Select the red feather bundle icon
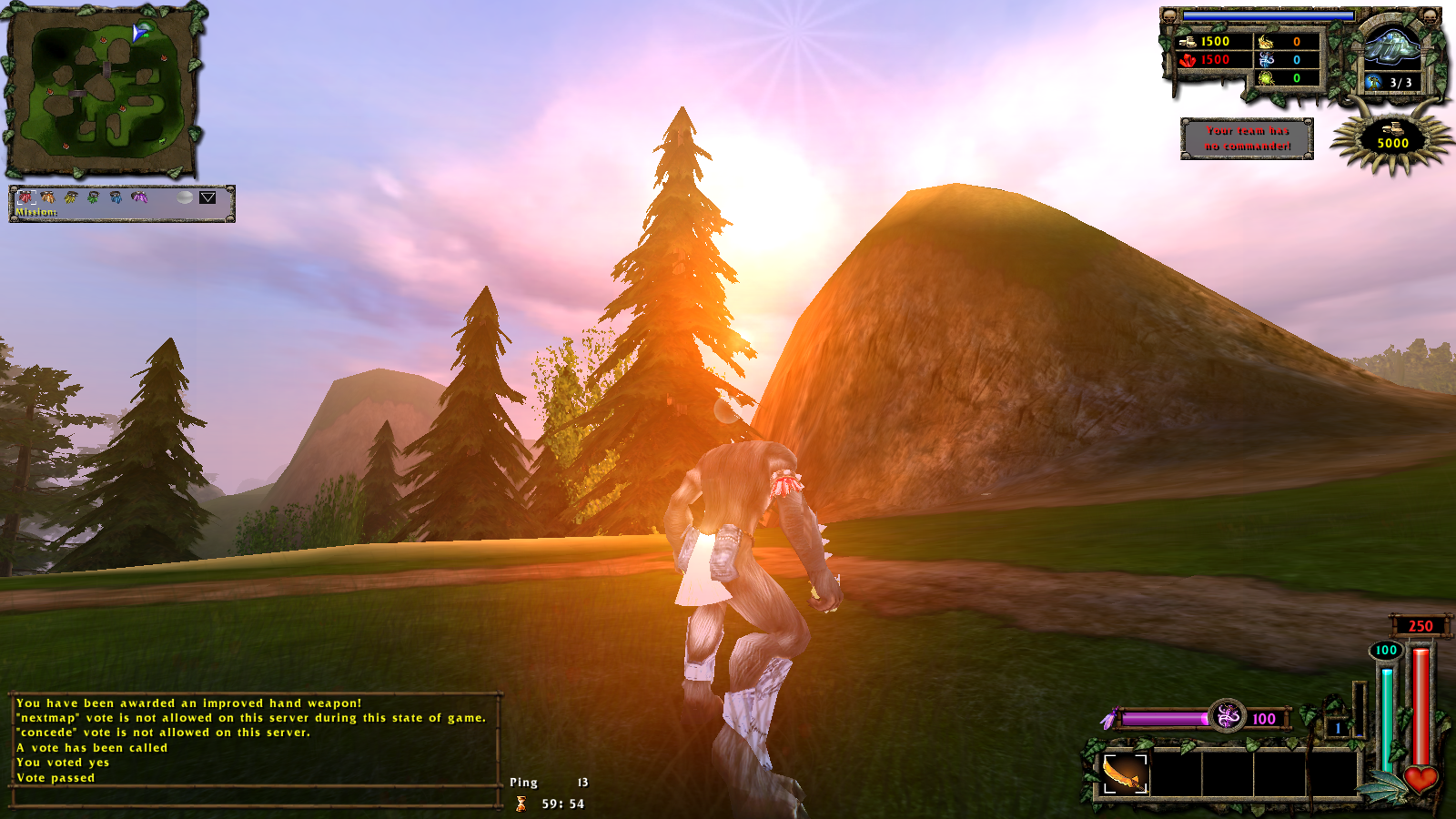The width and height of the screenshot is (1456, 819). point(26,197)
